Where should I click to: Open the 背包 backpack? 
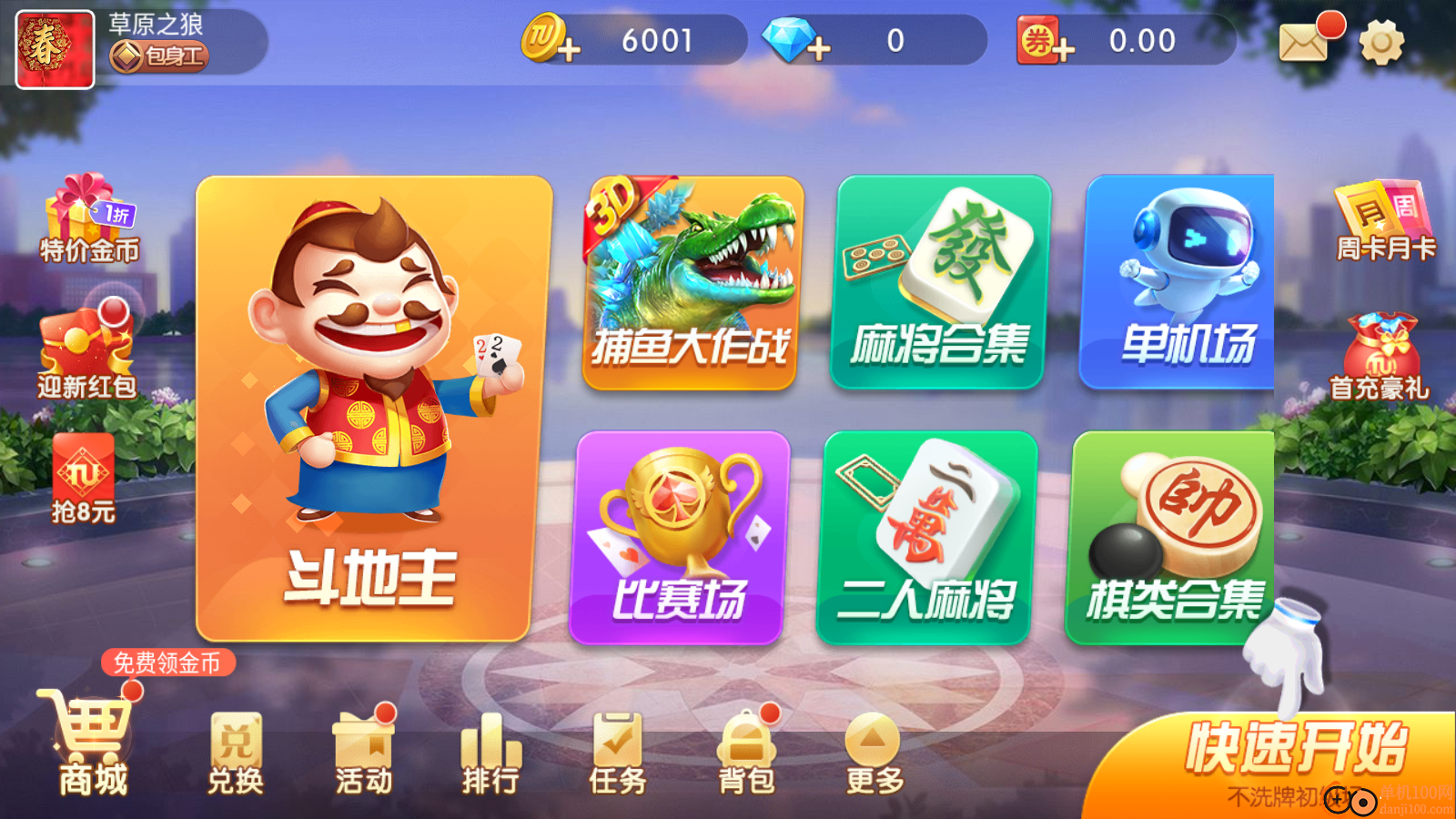point(746,751)
